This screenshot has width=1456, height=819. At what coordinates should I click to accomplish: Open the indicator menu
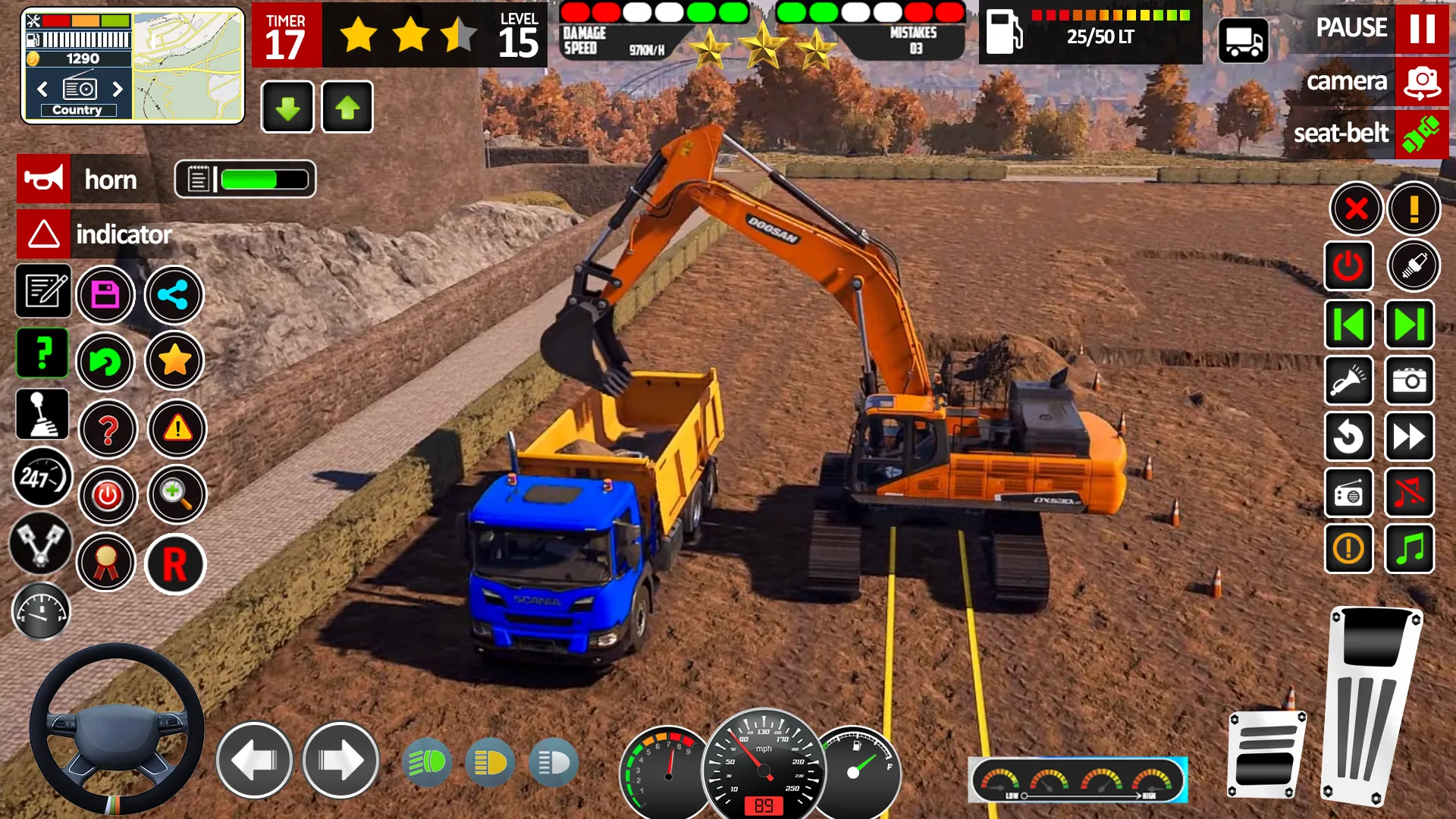click(x=43, y=234)
